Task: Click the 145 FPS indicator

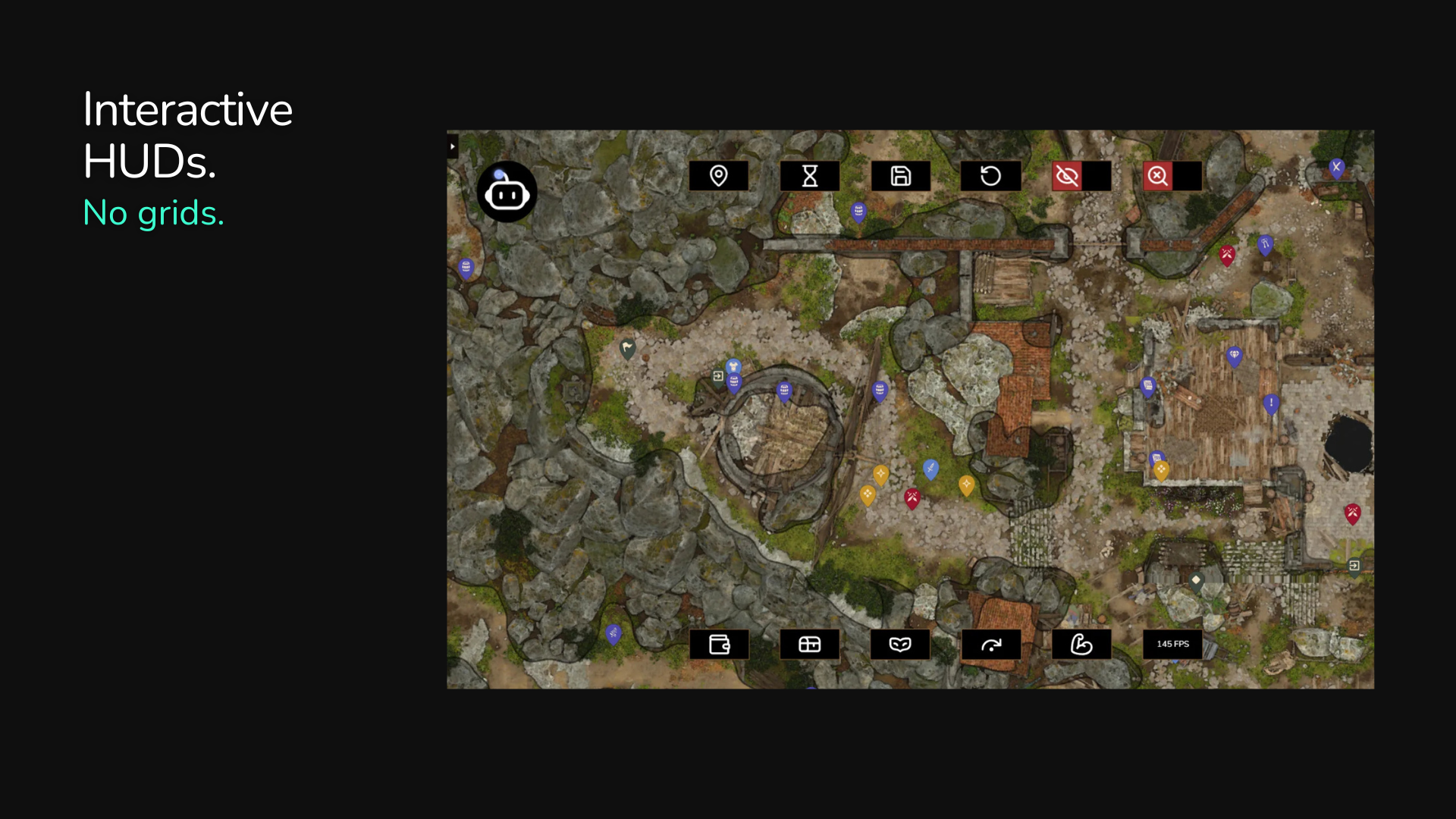Action: [x=1172, y=644]
